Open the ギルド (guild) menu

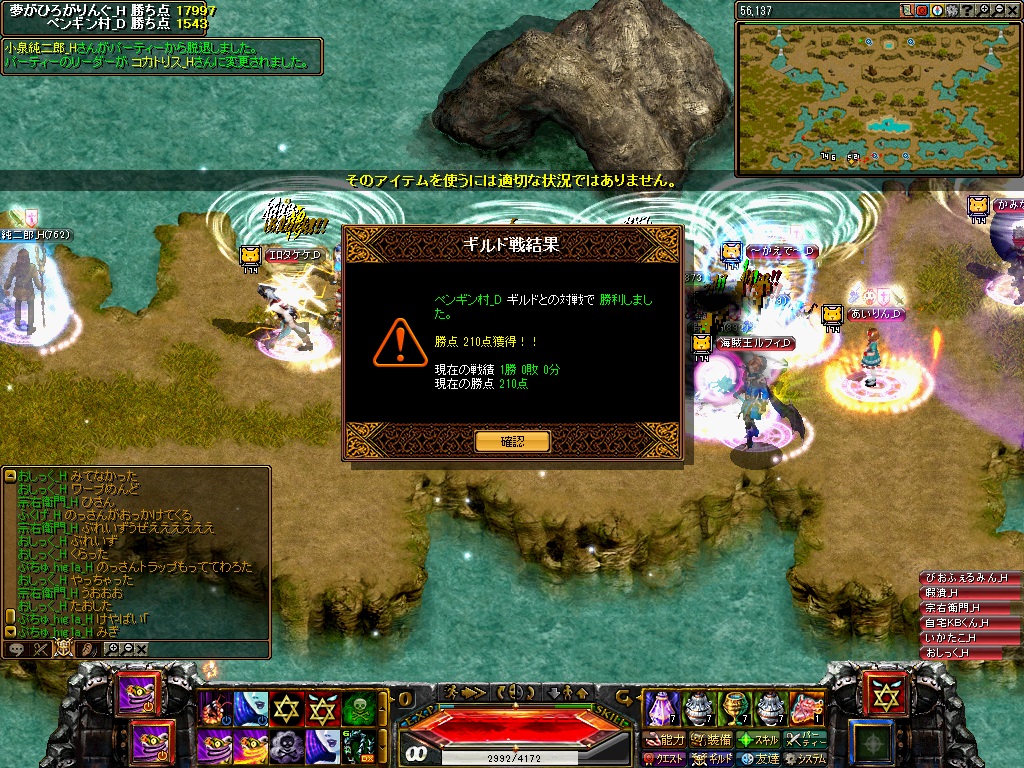(x=712, y=759)
